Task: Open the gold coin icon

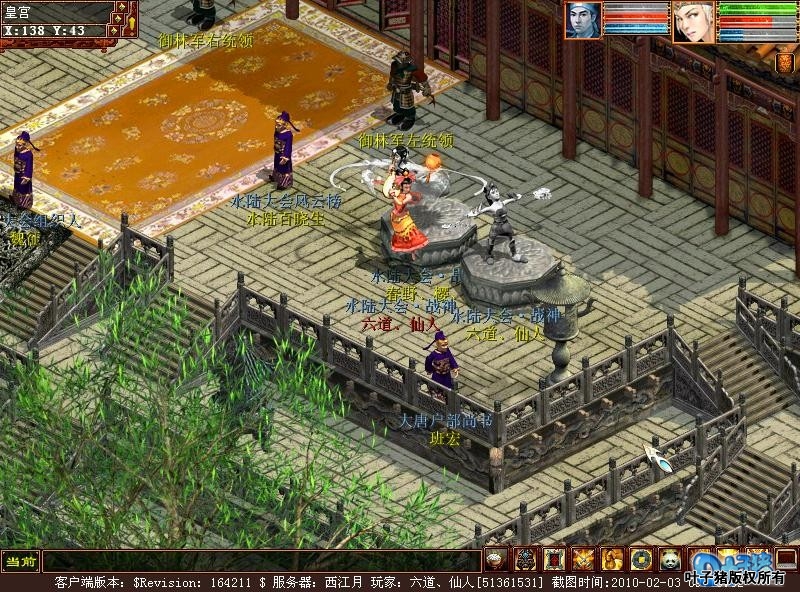Action: point(641,559)
